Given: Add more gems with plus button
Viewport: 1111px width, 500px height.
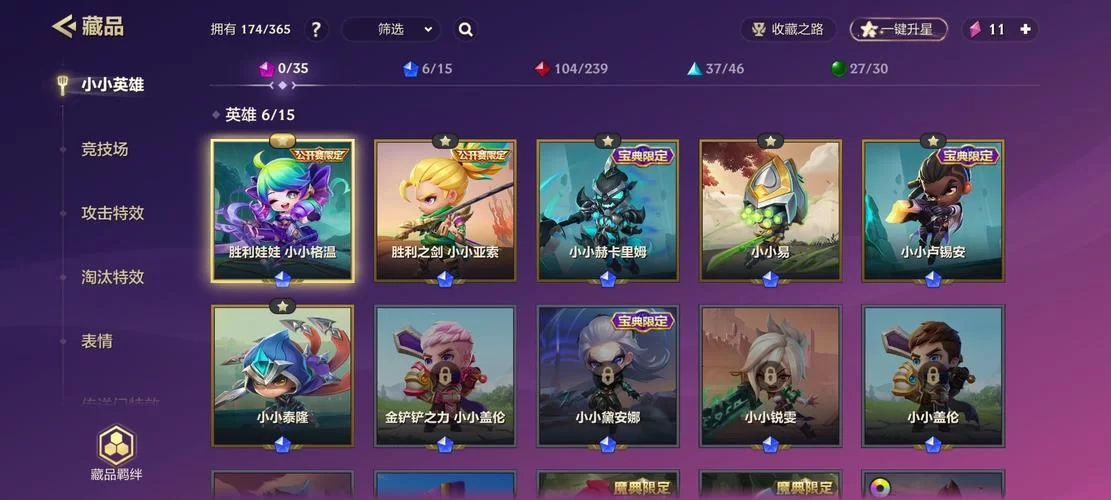Looking at the screenshot, I should tap(1025, 29).
